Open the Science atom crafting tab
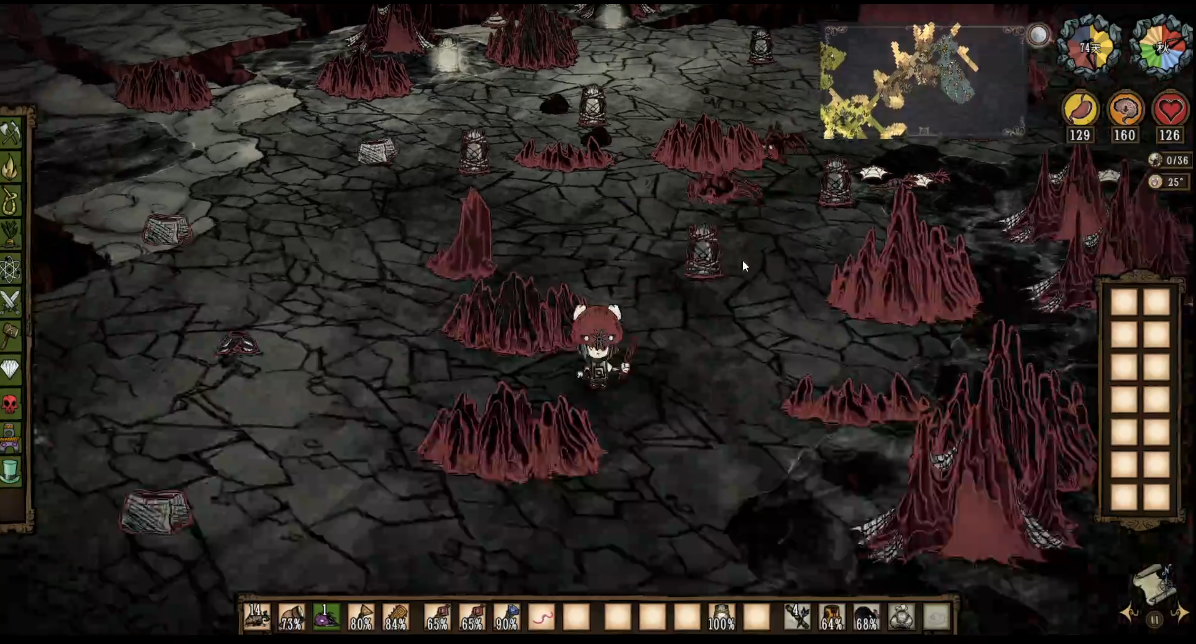This screenshot has height=644, width=1196. tap(11, 269)
